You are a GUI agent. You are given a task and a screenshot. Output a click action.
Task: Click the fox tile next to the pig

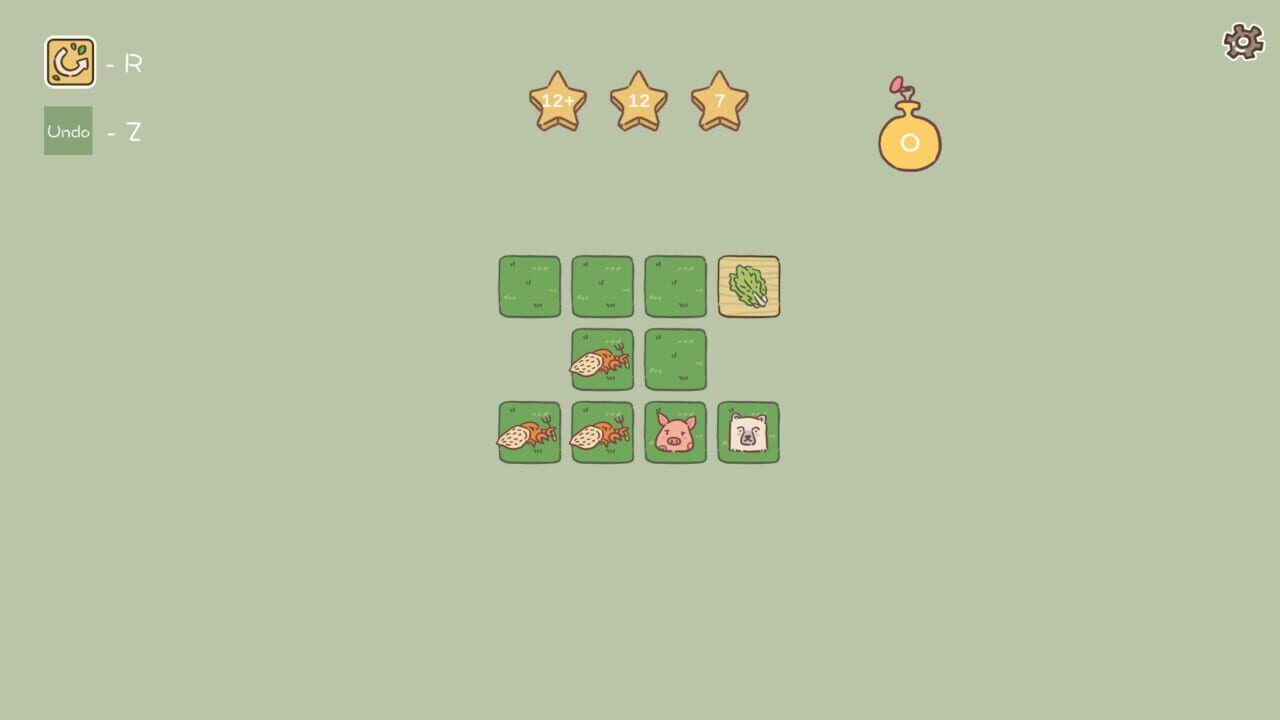(x=601, y=432)
